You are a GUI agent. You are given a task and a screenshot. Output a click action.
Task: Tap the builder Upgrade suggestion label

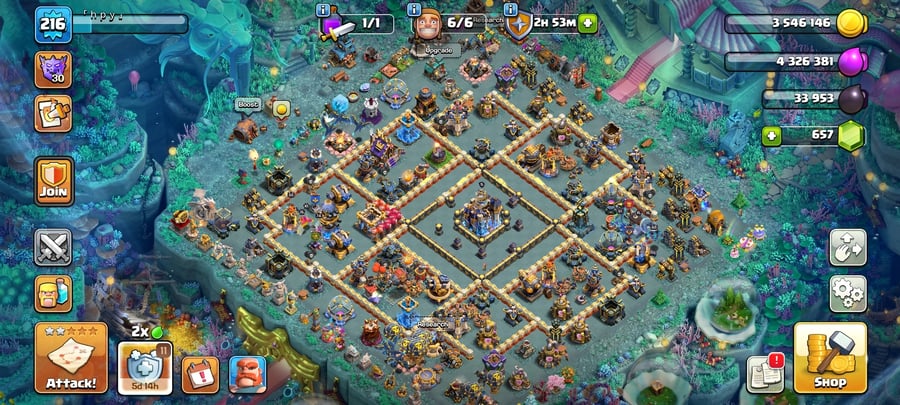click(x=439, y=49)
